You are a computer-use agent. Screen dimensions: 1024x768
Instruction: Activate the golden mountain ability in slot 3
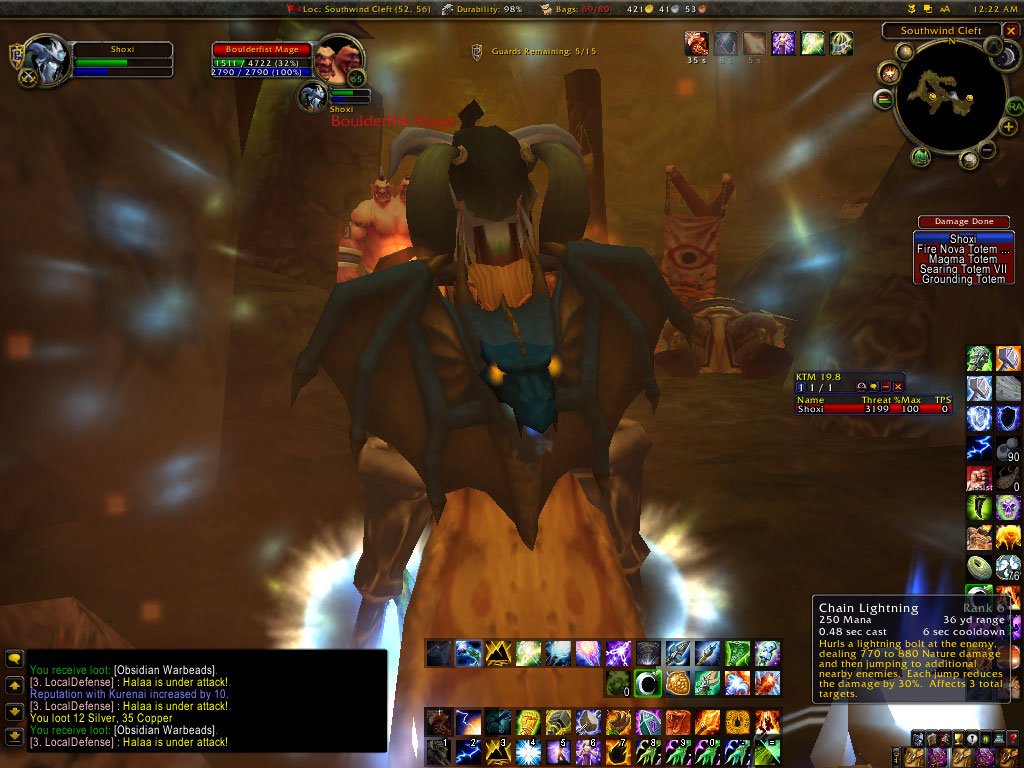pos(498,751)
